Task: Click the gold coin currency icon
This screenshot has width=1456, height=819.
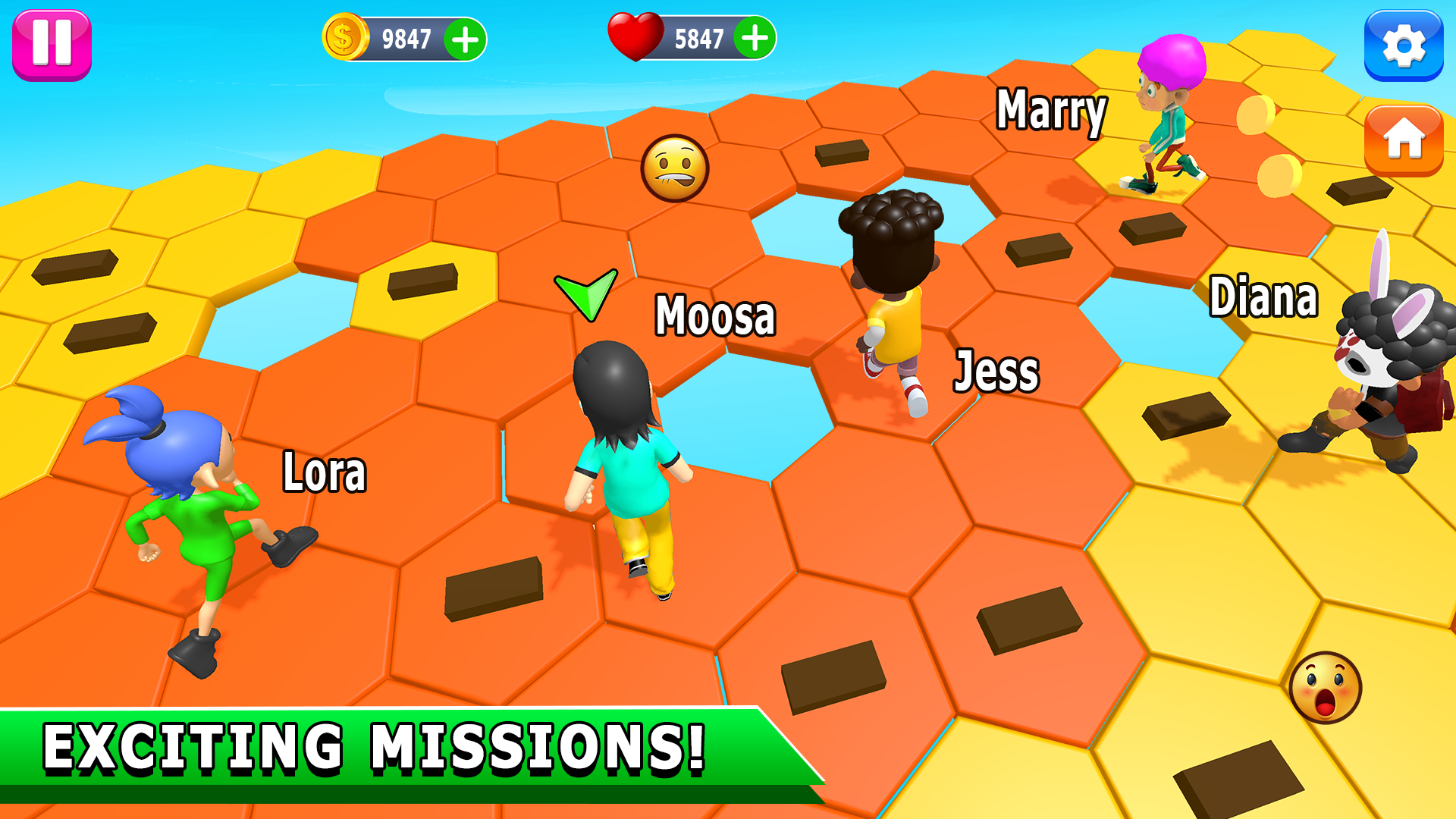Action: tap(343, 36)
